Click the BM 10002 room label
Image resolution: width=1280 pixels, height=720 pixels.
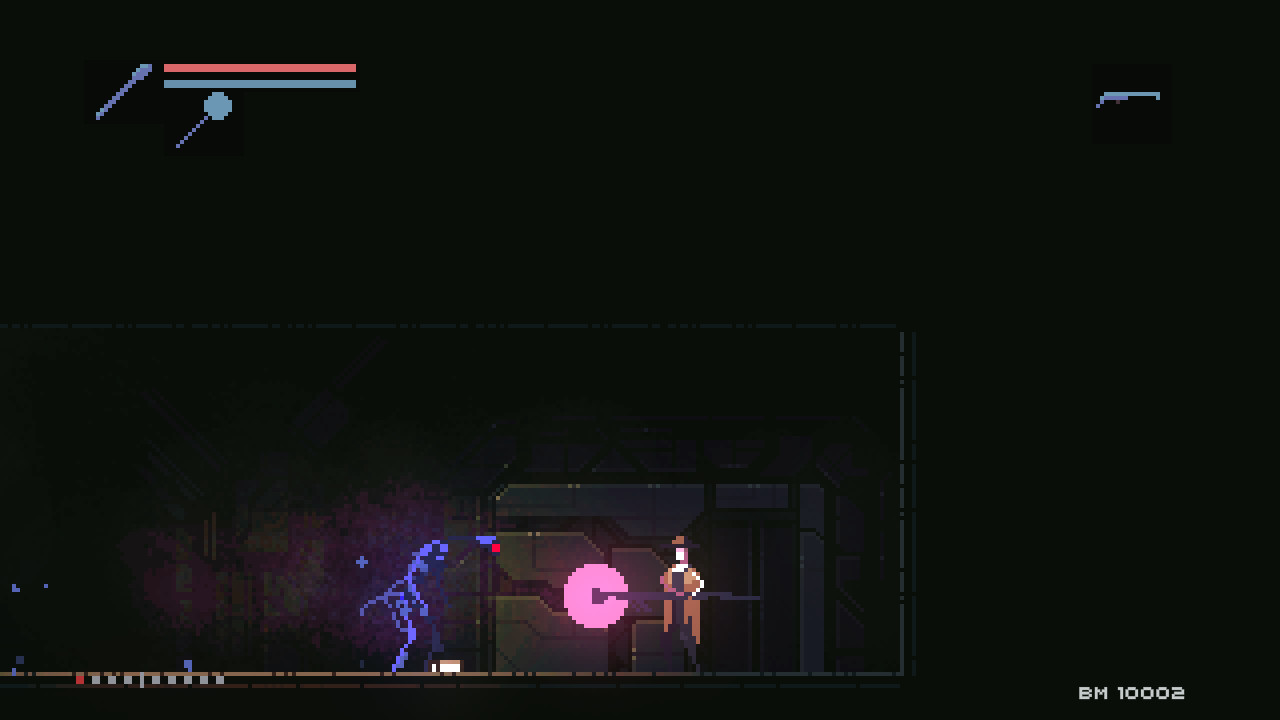(x=1134, y=692)
